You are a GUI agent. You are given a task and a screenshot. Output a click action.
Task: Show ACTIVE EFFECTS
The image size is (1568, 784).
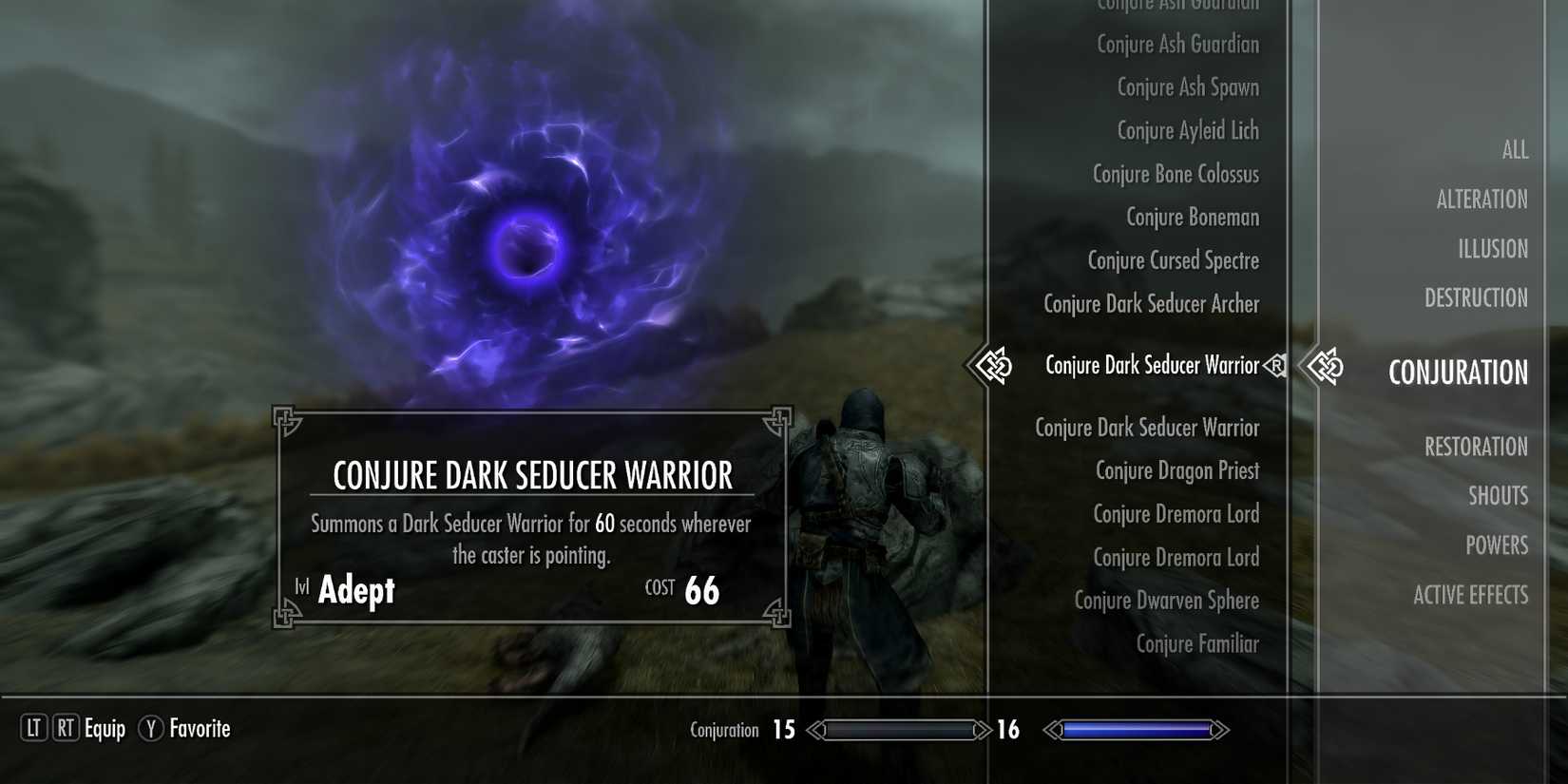[x=1470, y=595]
